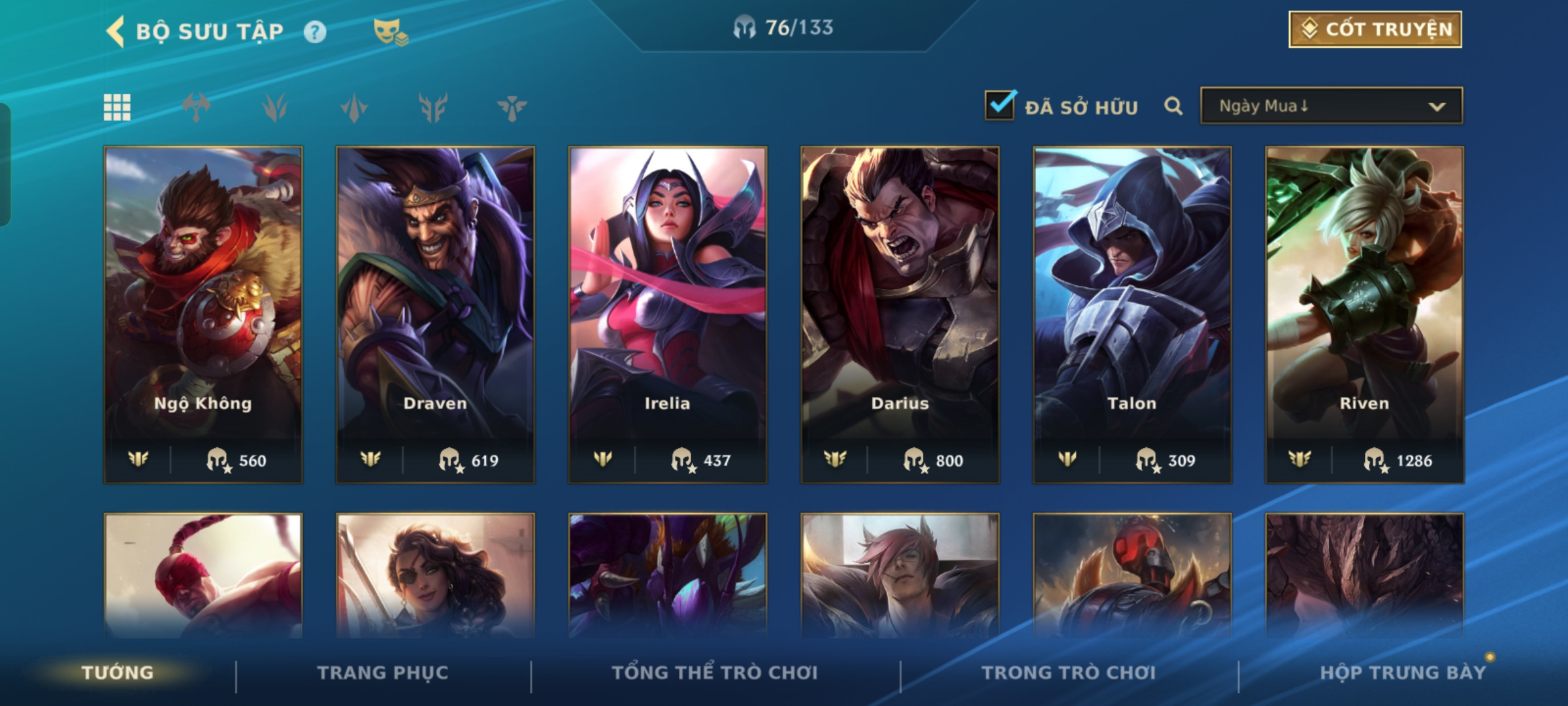Open the Hộp Trưng Bày tab
1568x706 pixels.
point(1403,673)
